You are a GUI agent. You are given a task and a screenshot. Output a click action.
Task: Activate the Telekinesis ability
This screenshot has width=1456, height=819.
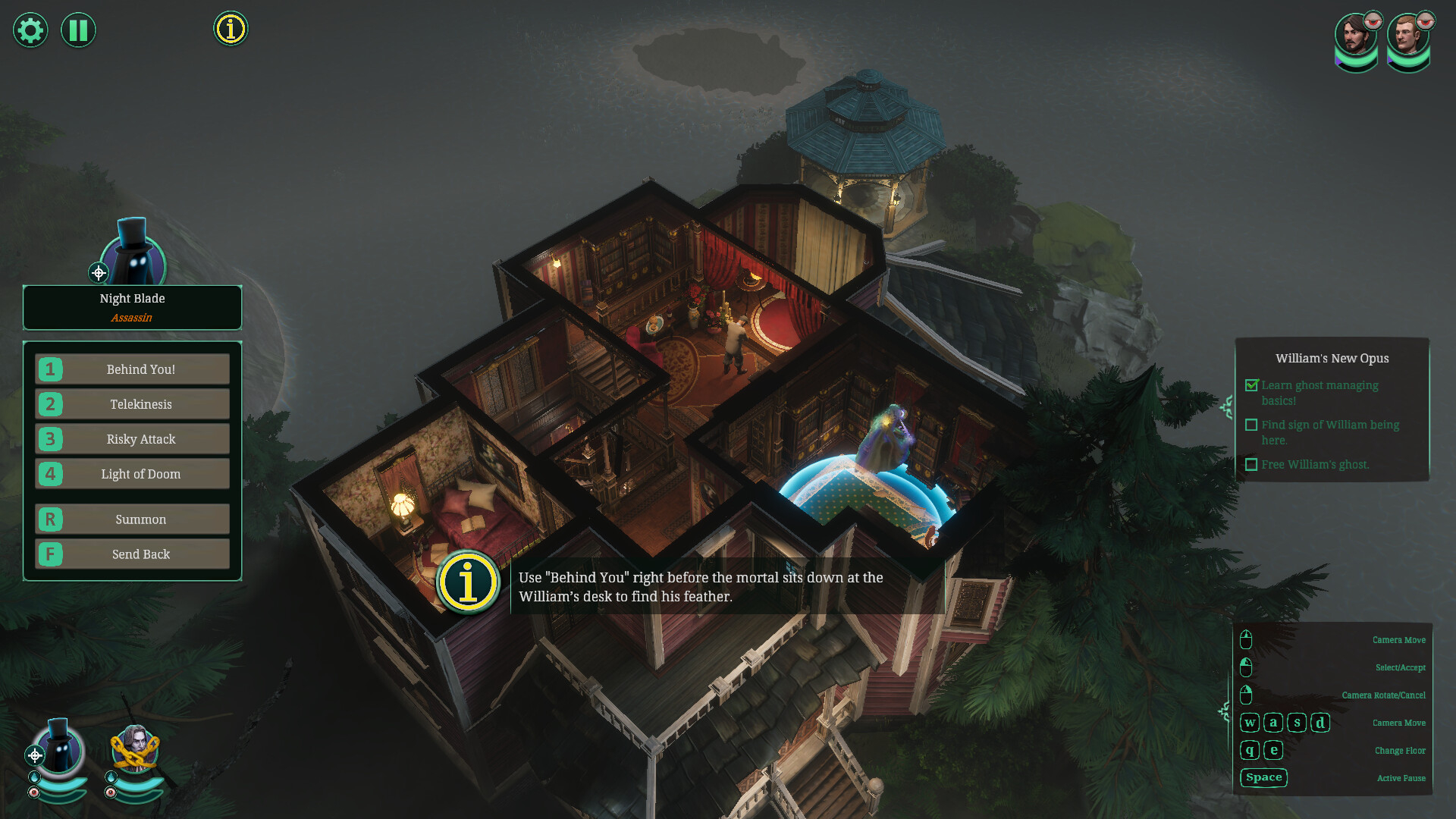click(133, 404)
